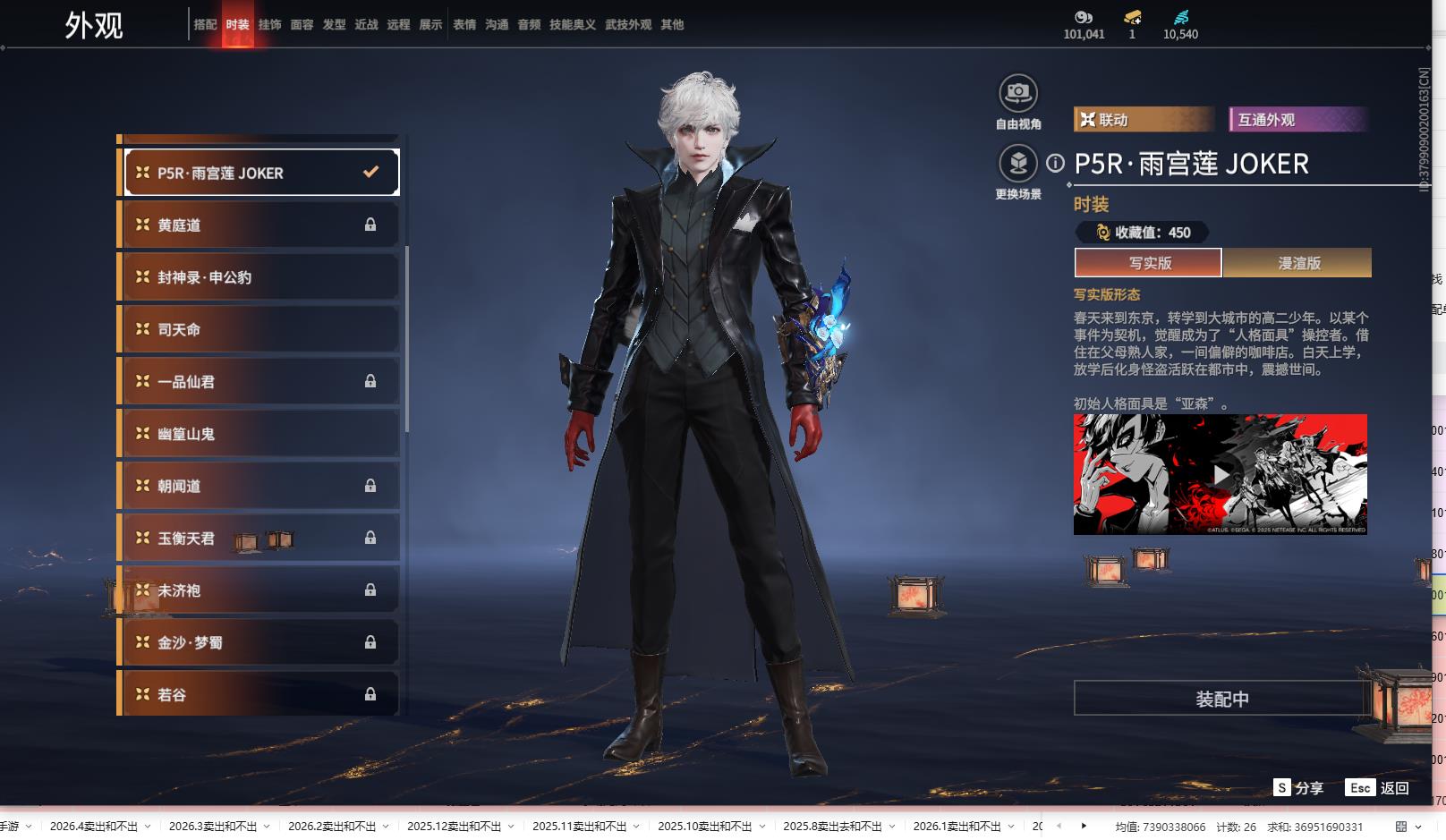This screenshot has height=840, width=1446.
Task: Click 返回 to go back
Action: pos(1378,788)
